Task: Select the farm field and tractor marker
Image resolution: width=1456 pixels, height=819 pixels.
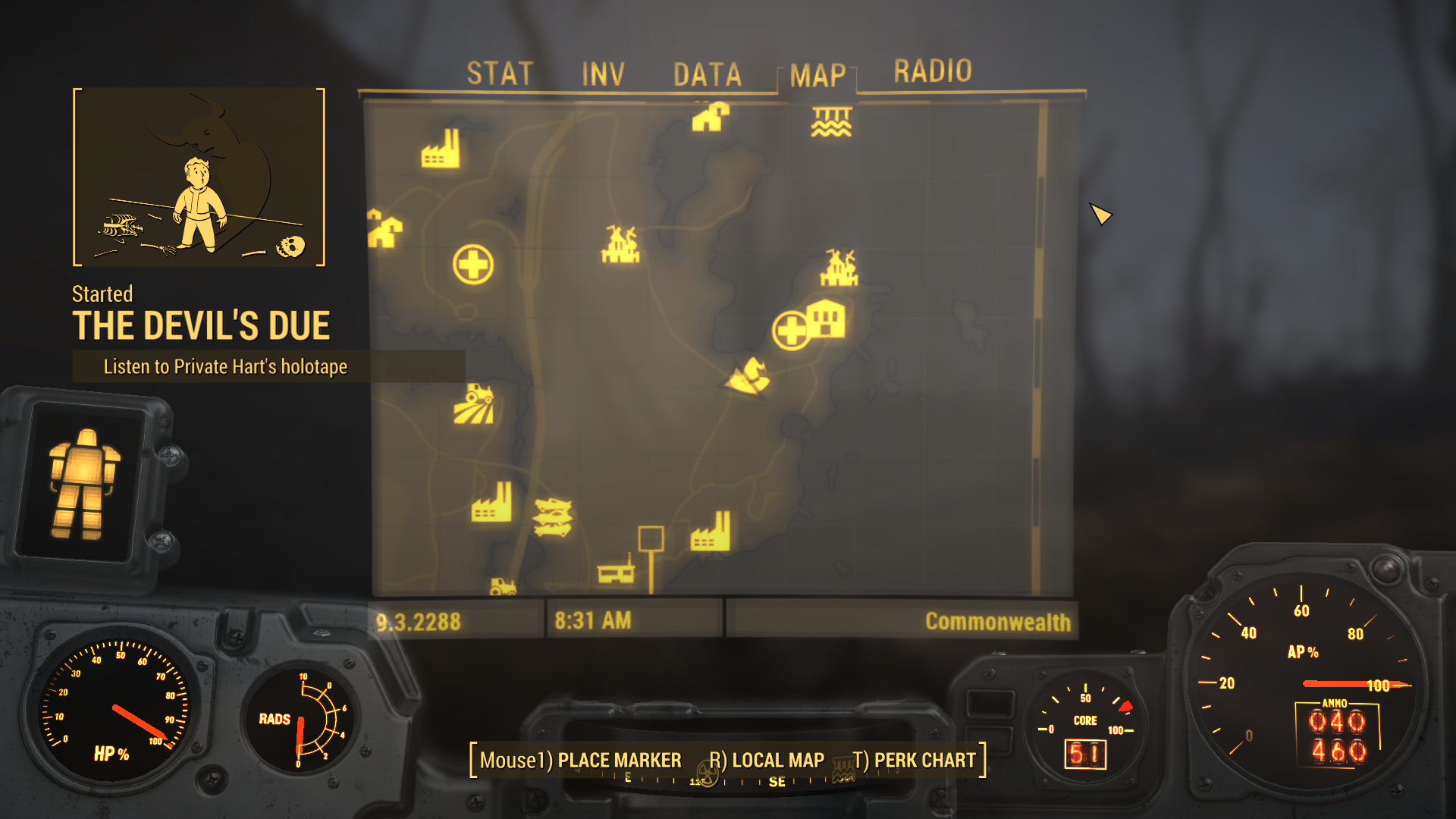Action: pos(474,404)
